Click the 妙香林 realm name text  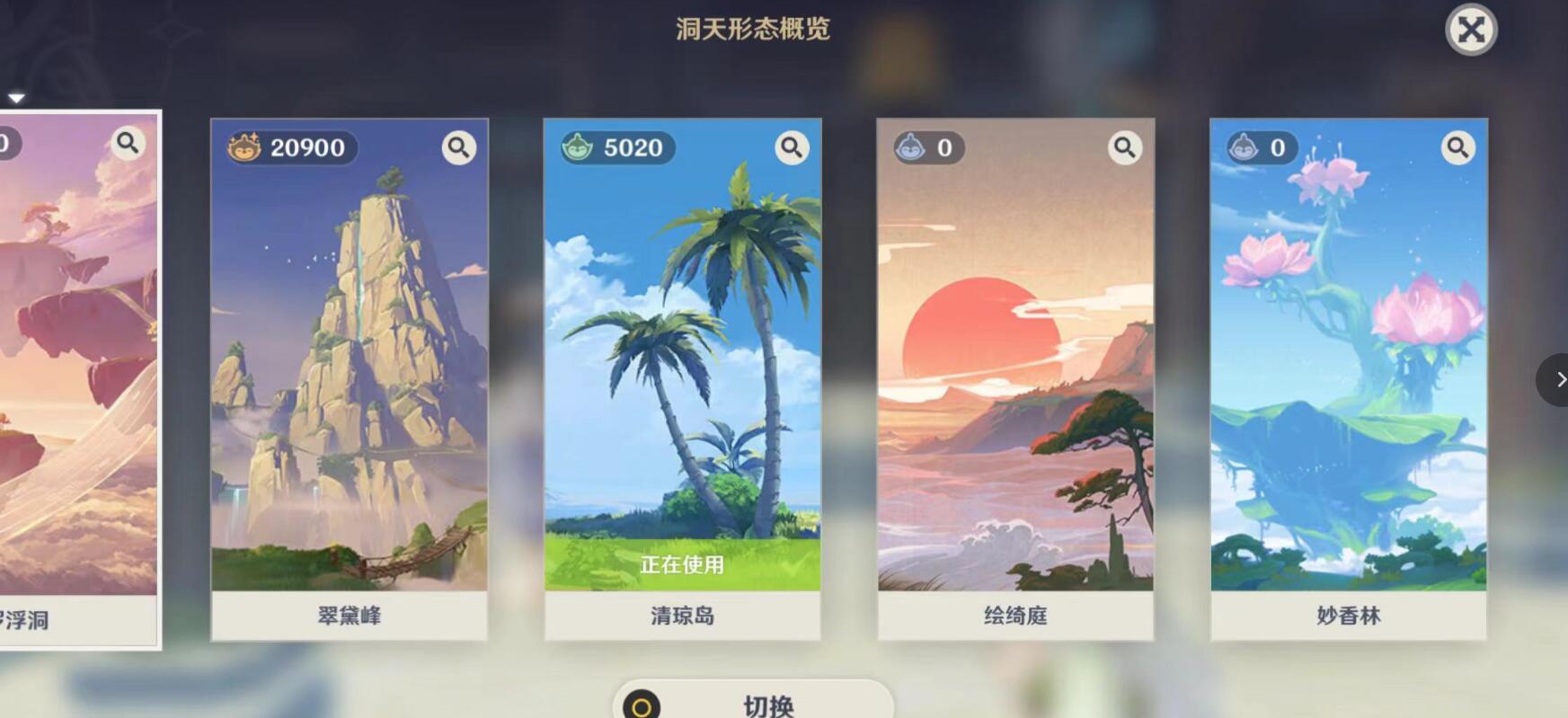pos(1347,617)
